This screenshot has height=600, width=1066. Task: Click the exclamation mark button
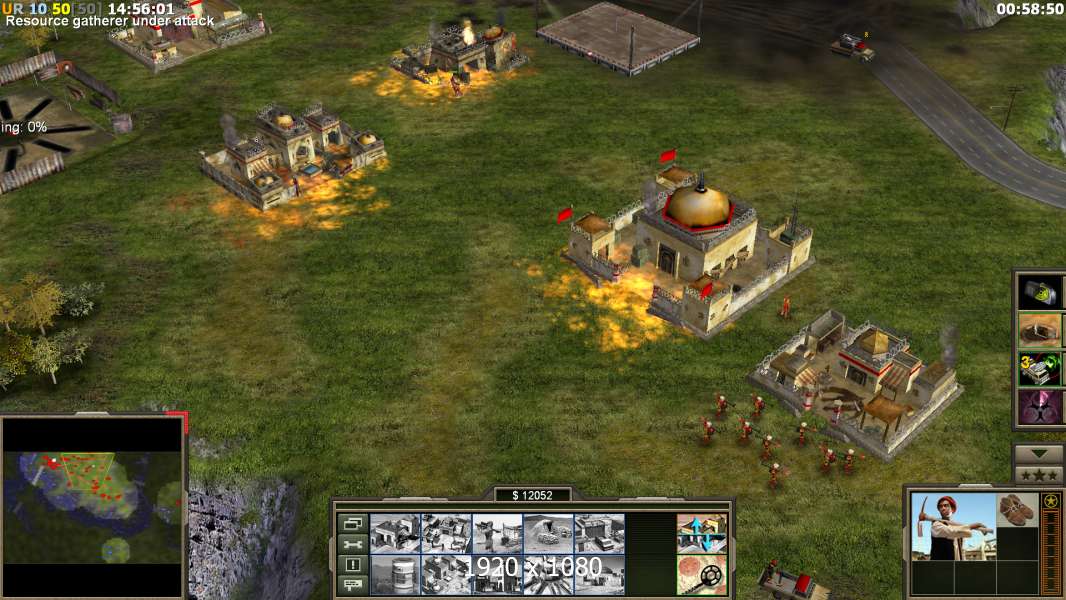(x=352, y=564)
